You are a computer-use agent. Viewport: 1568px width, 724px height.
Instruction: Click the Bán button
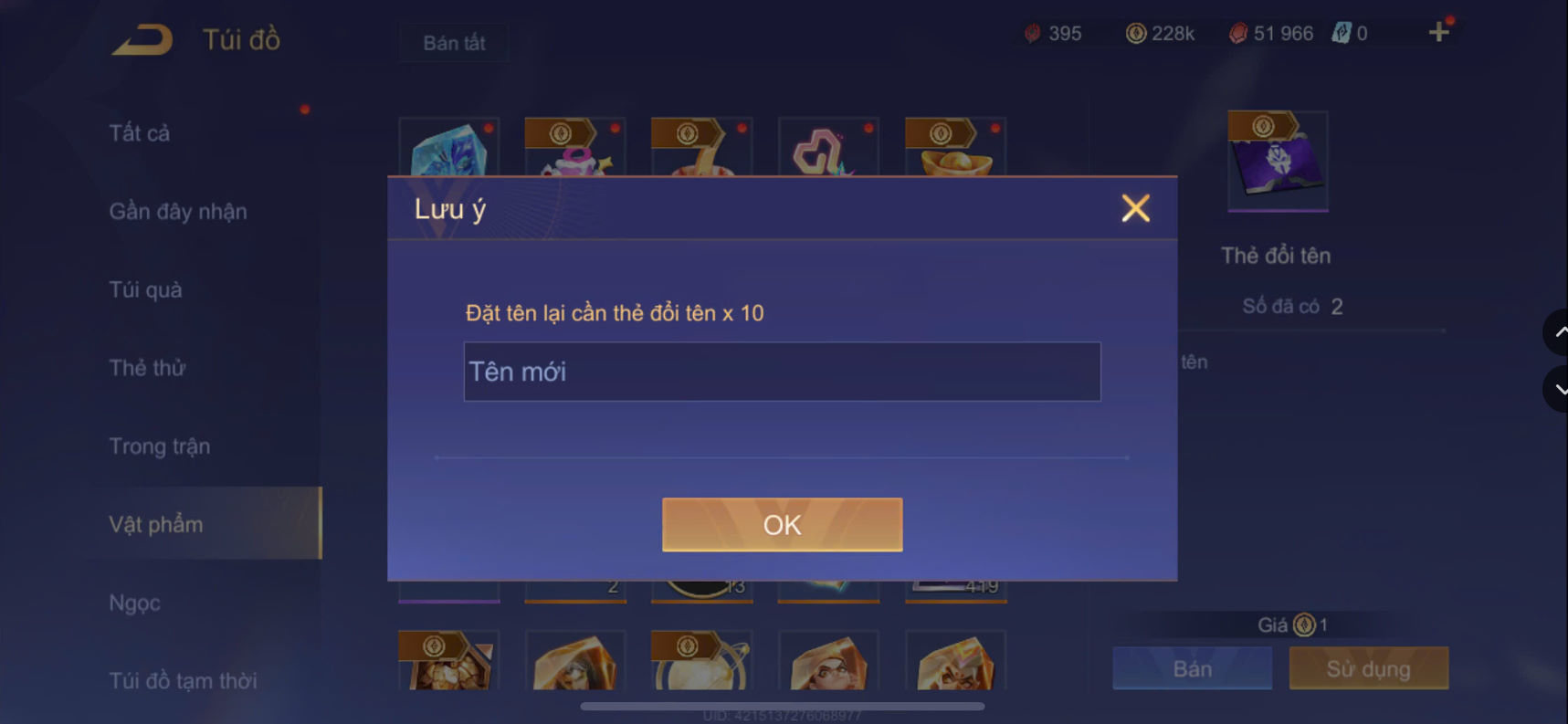(x=1191, y=668)
